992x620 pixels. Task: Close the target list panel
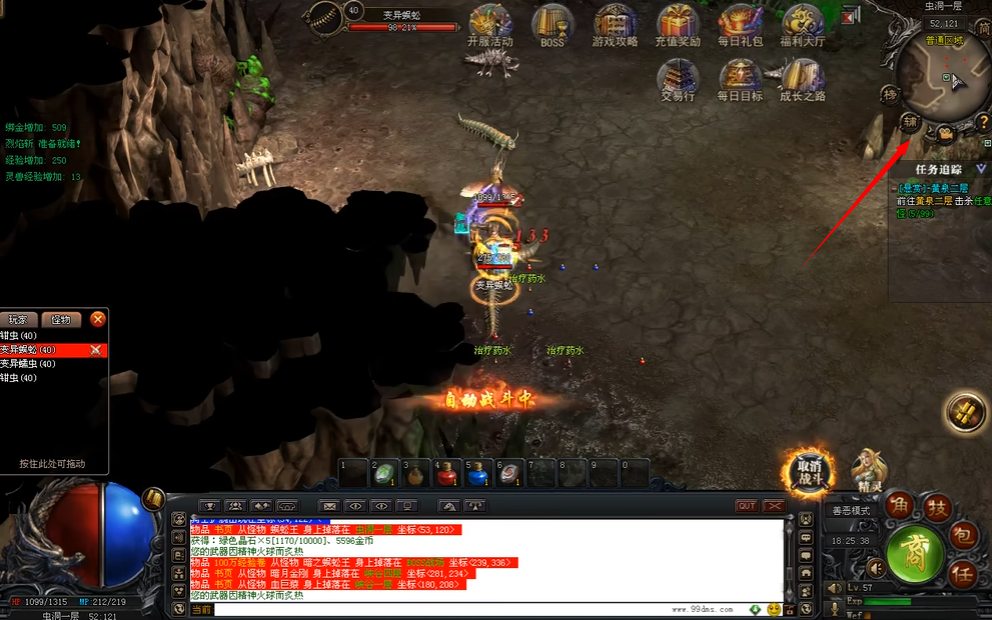[97, 319]
